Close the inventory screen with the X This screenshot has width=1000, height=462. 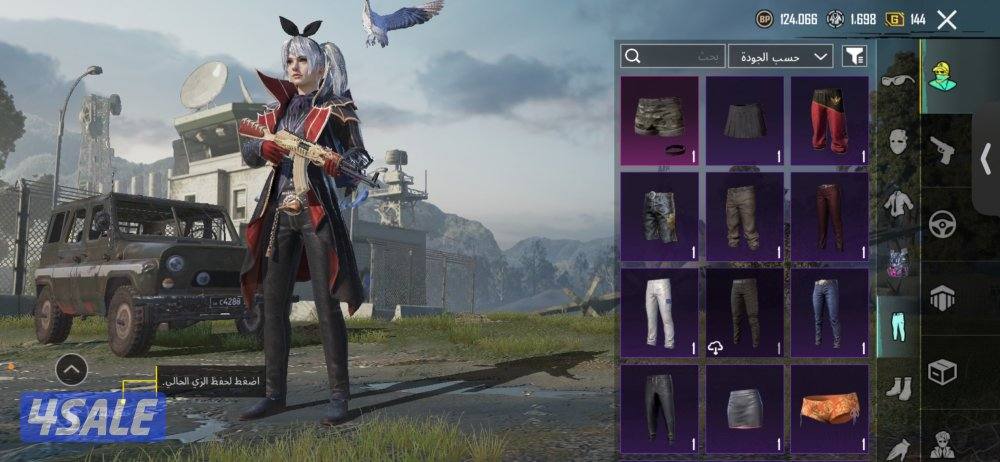947,19
